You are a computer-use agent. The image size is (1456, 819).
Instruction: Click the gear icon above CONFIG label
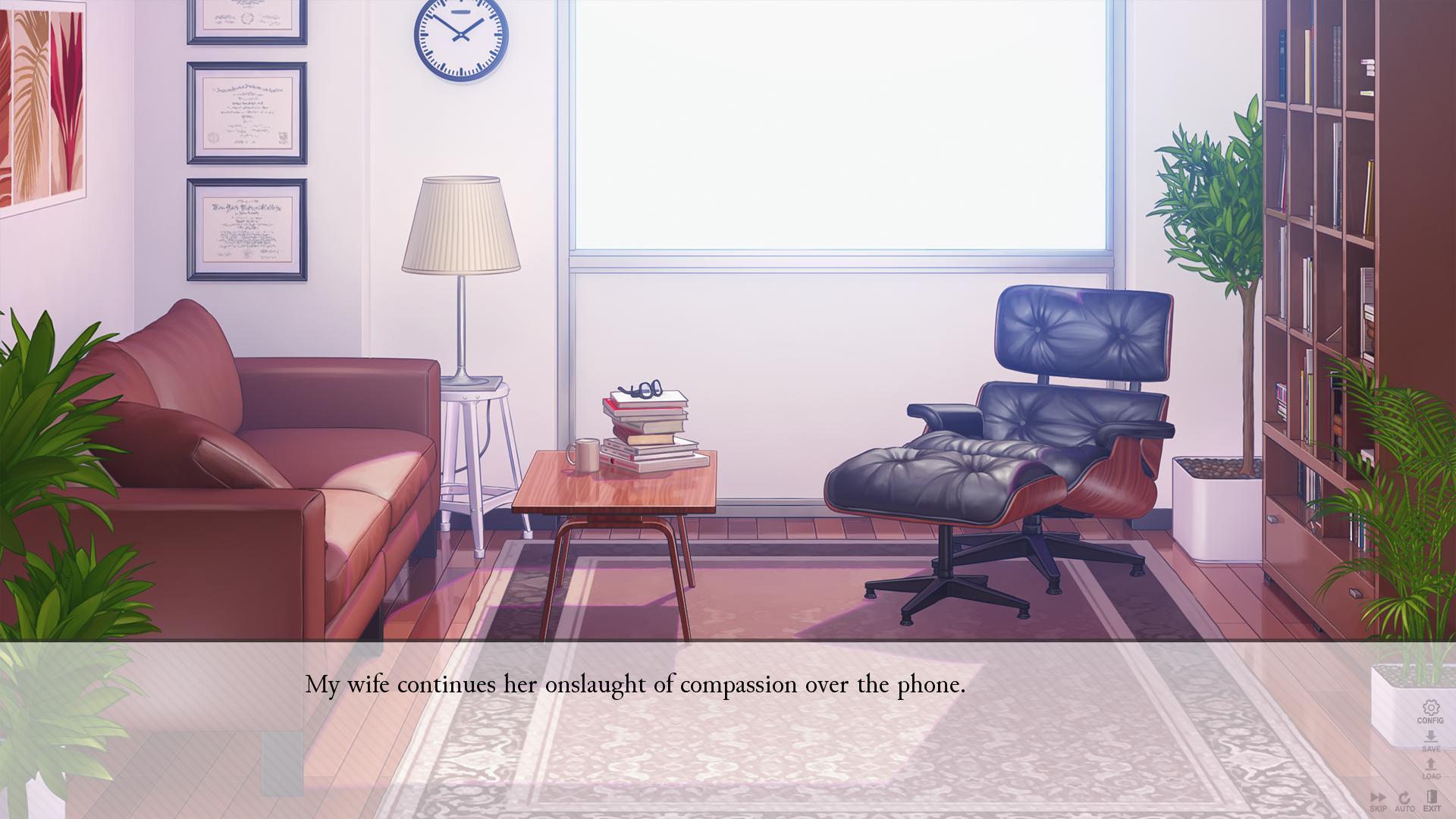1431,707
